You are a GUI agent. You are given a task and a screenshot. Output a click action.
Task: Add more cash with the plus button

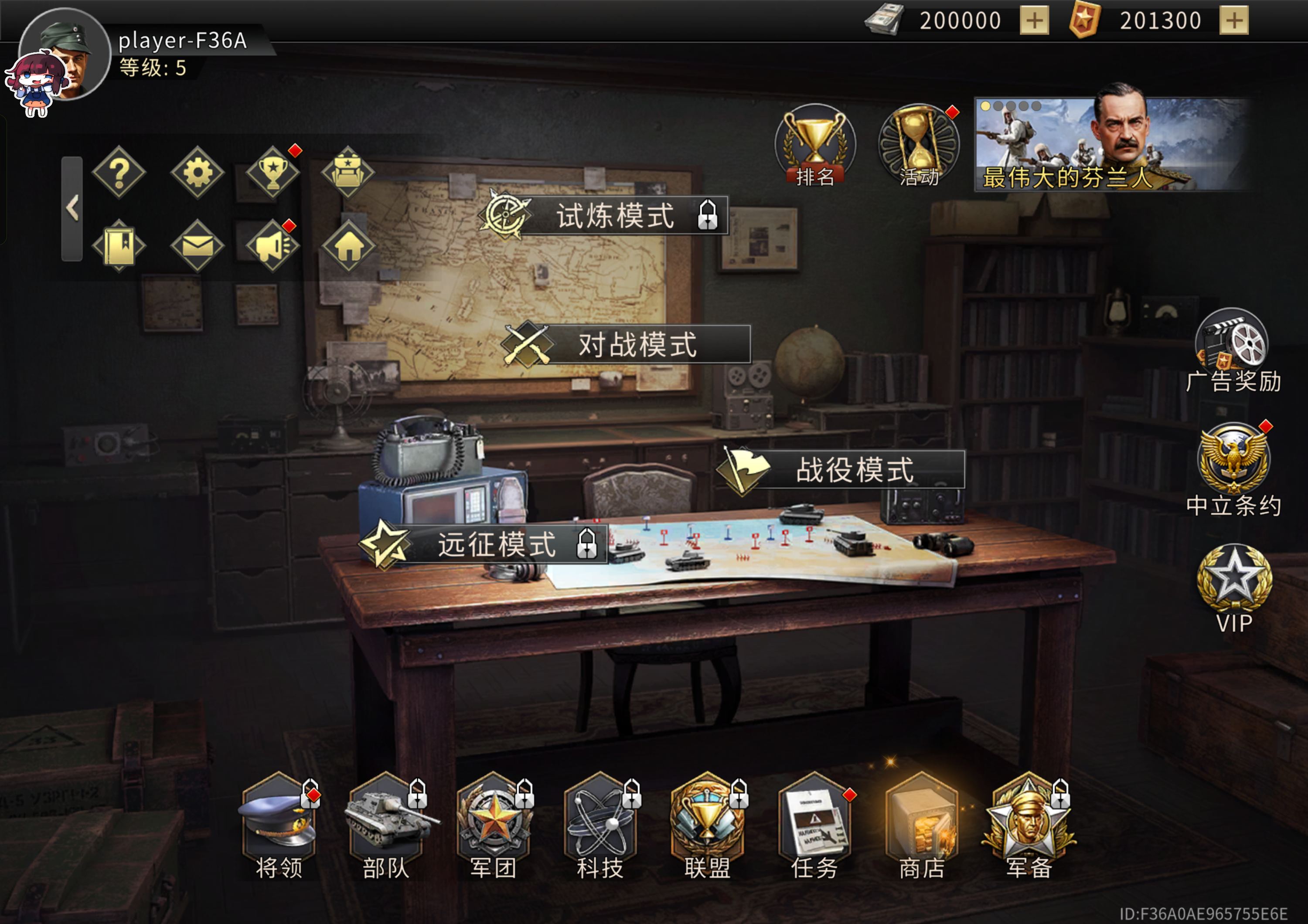point(1034,21)
